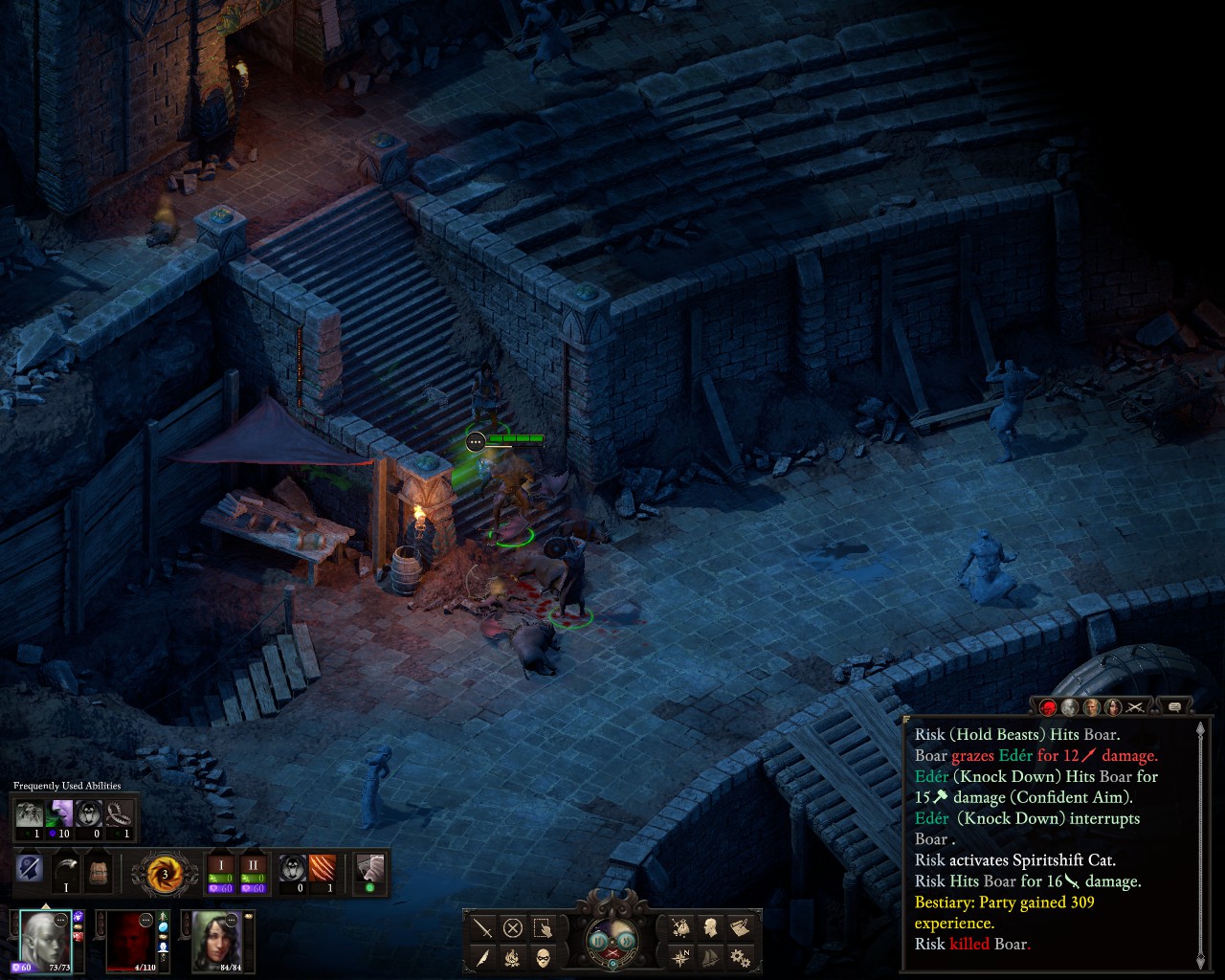The width and height of the screenshot is (1225, 980).
Task: Select the pale elf party portrait
Action: 45,940
